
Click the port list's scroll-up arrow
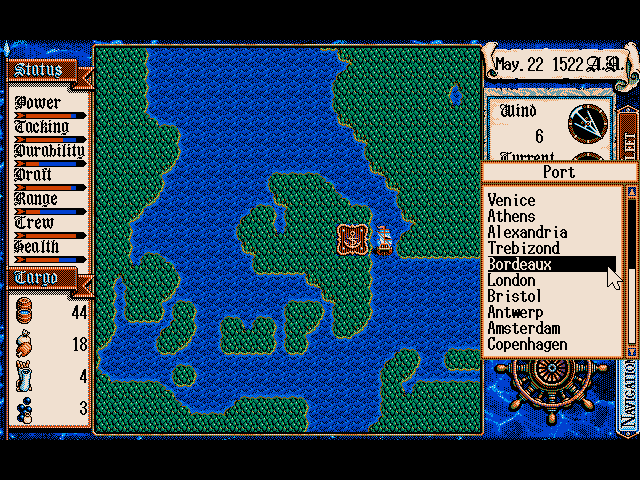coord(630,191)
